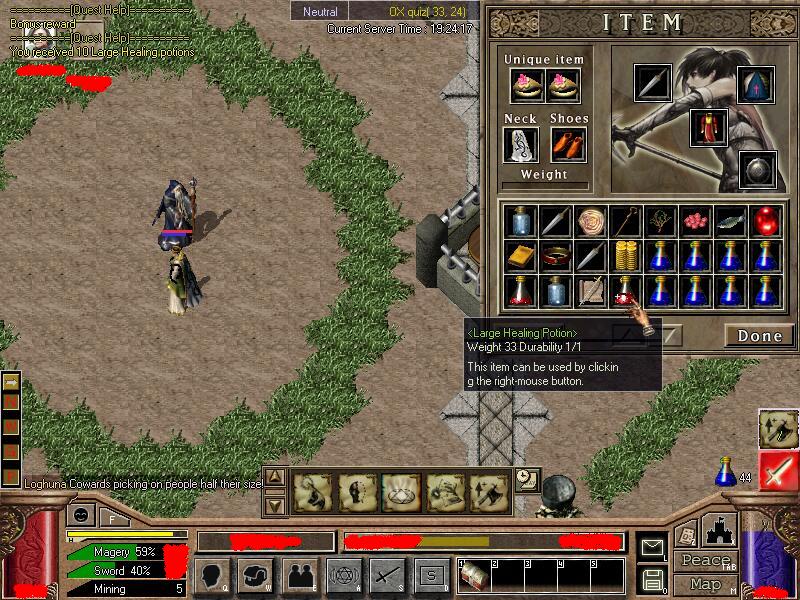Select the wooden staff inventory item
Viewport: 800px width, 600px height.
coord(627,220)
